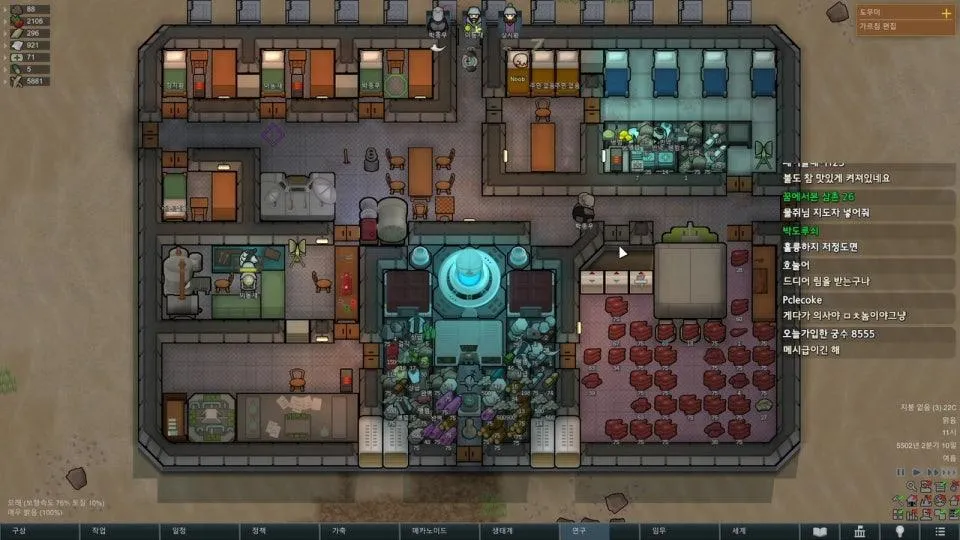Open the main menu list icon
The image size is (960, 540).
tap(940, 531)
